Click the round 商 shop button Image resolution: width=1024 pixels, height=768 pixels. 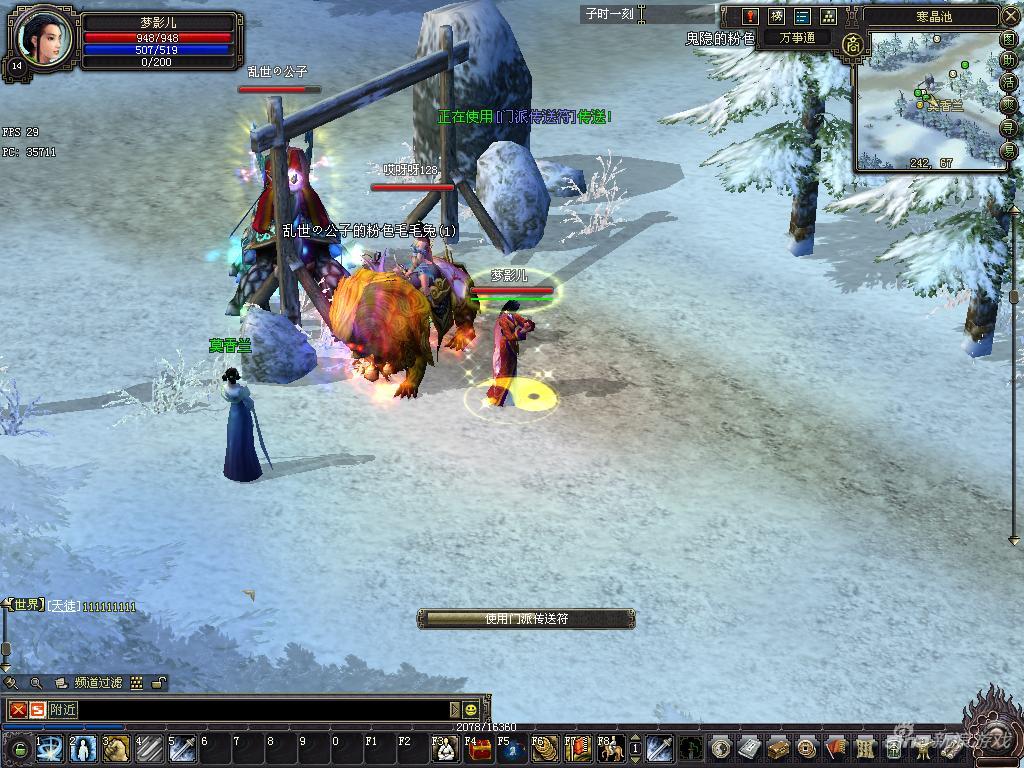(852, 45)
